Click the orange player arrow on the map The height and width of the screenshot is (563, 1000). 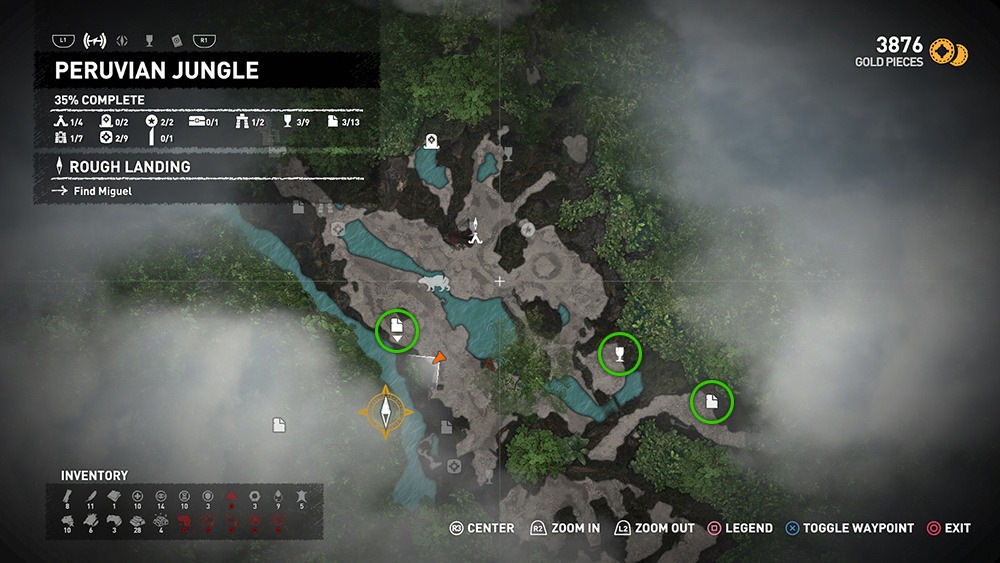pos(439,357)
